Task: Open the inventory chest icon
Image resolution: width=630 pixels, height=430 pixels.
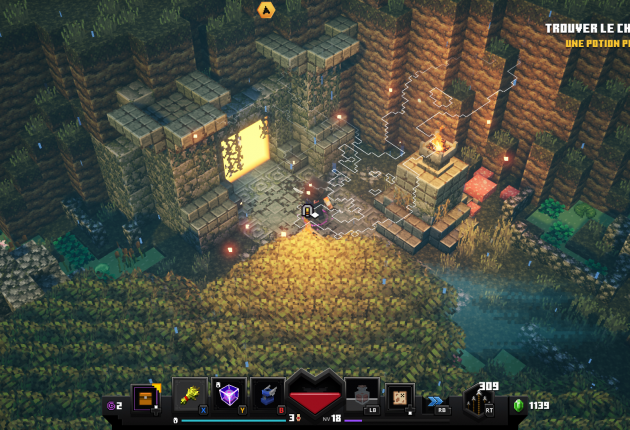Action: click(x=146, y=398)
